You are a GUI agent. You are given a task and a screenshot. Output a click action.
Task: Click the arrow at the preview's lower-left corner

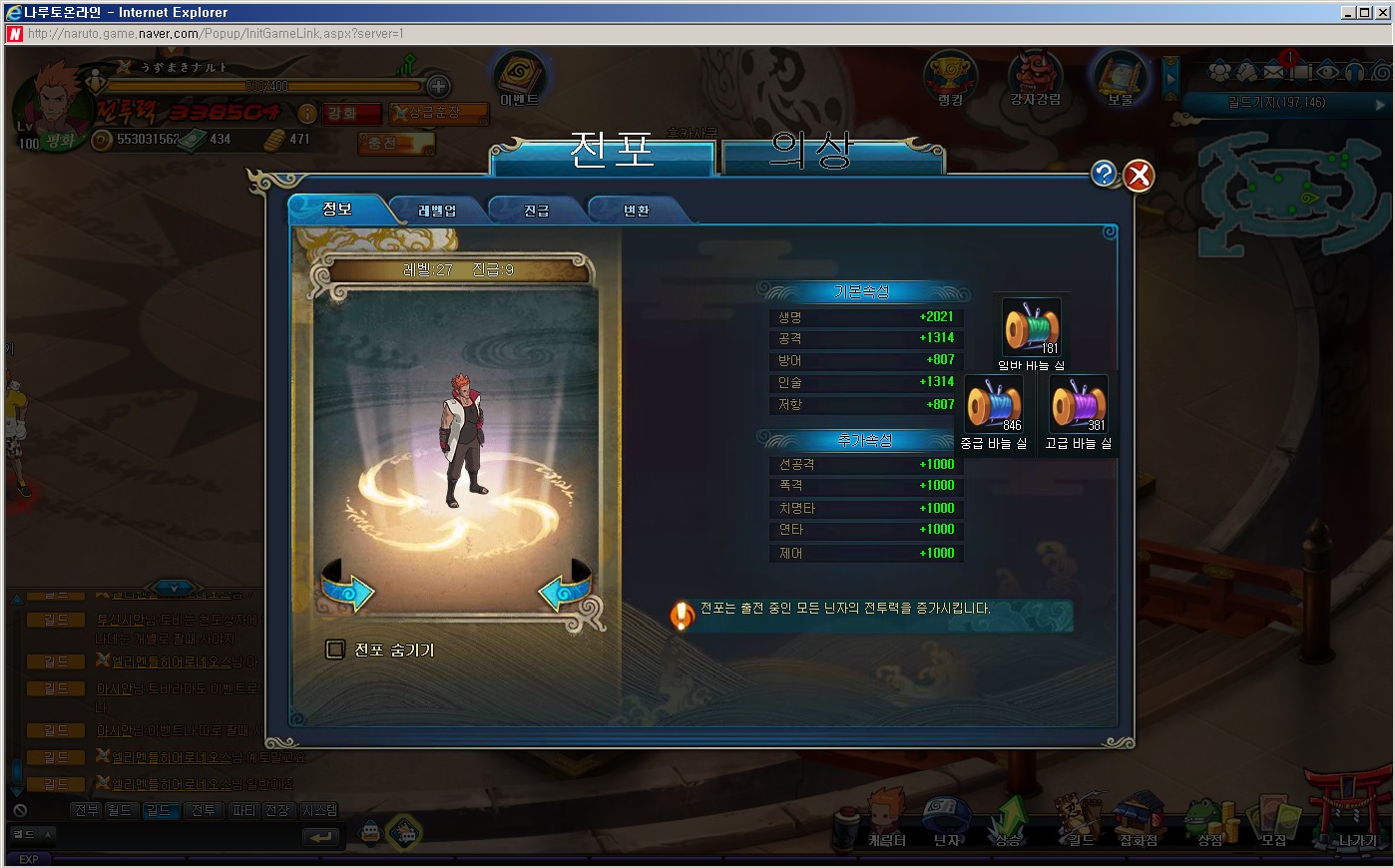(346, 589)
